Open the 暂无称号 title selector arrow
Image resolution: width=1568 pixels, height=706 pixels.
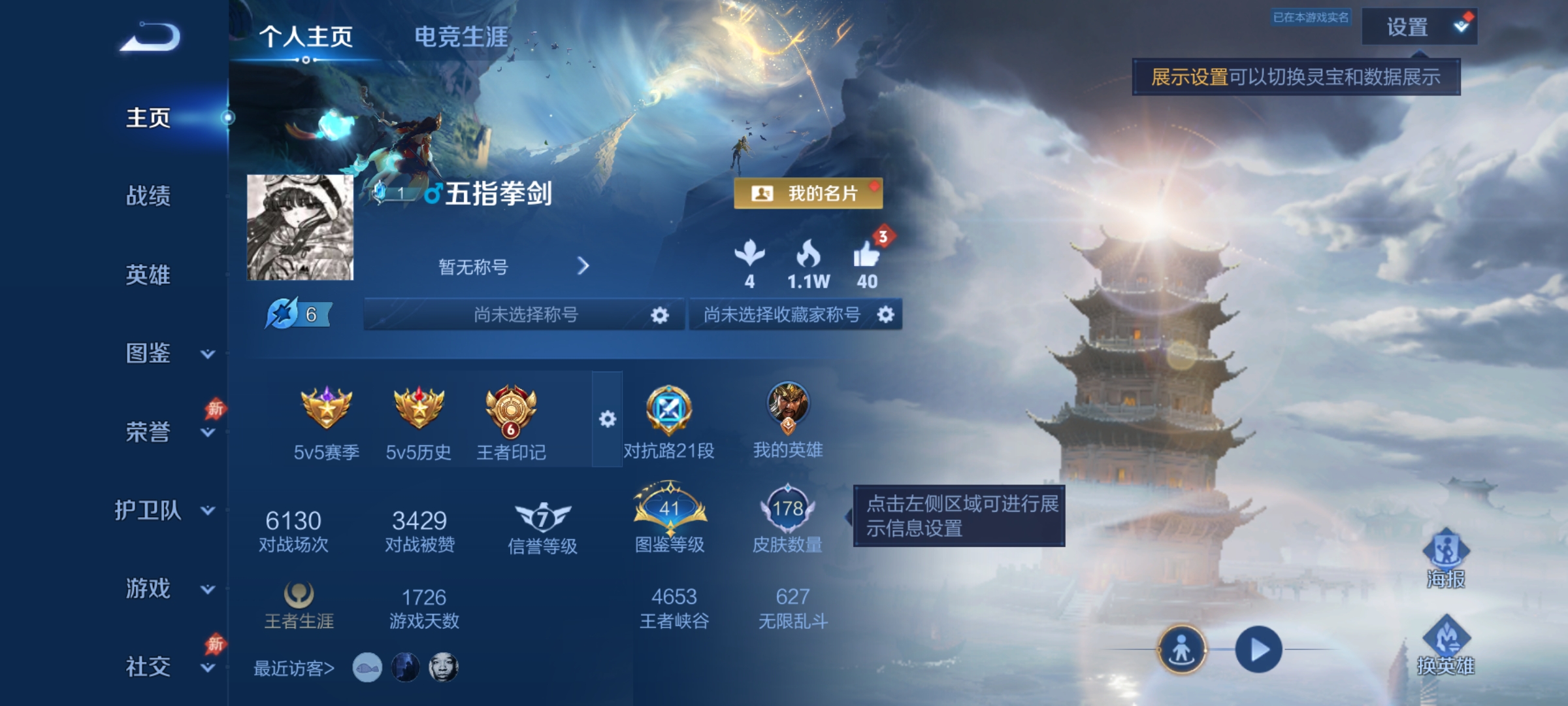[585, 267]
